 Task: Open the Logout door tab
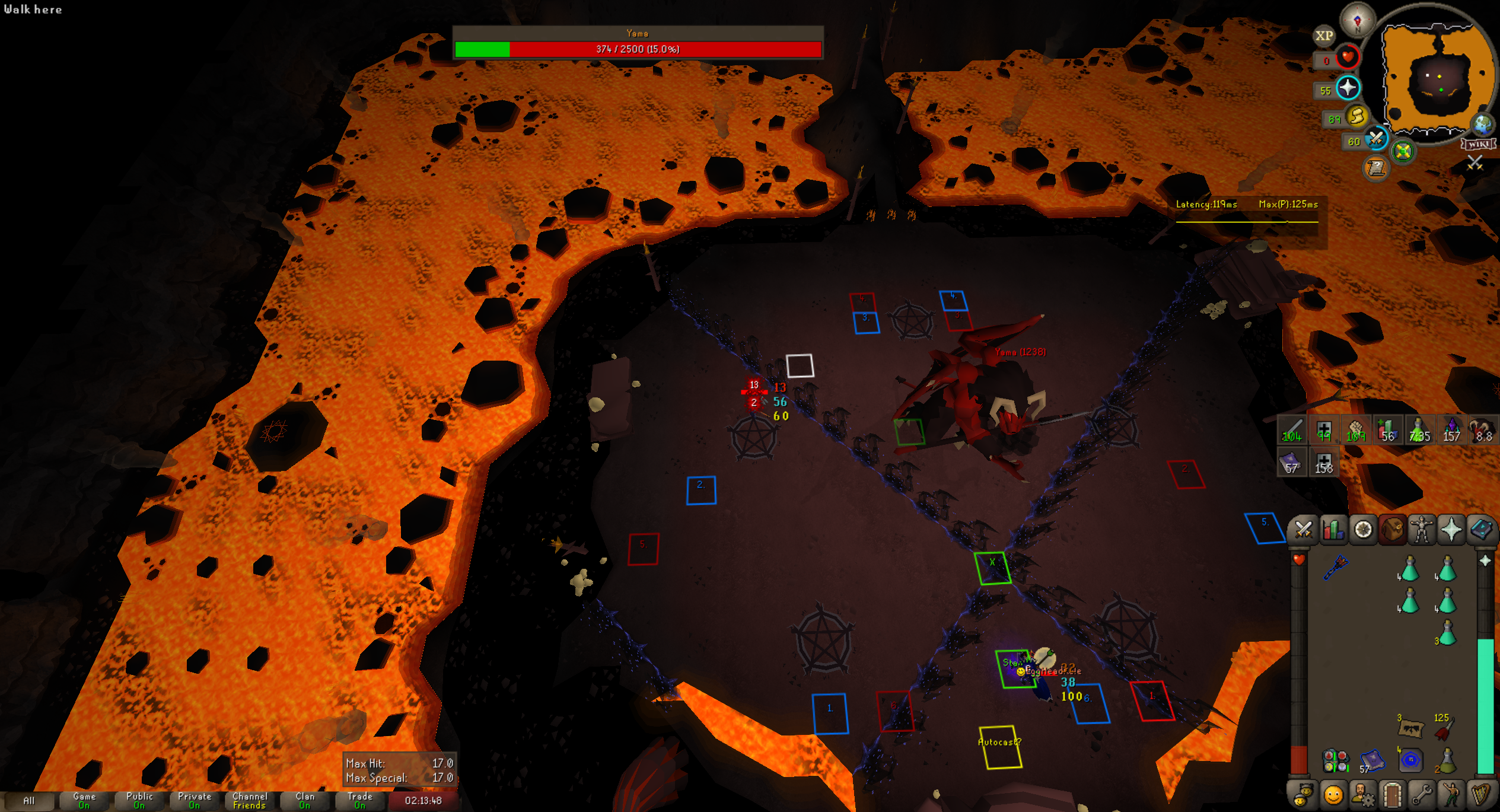[x=1392, y=795]
